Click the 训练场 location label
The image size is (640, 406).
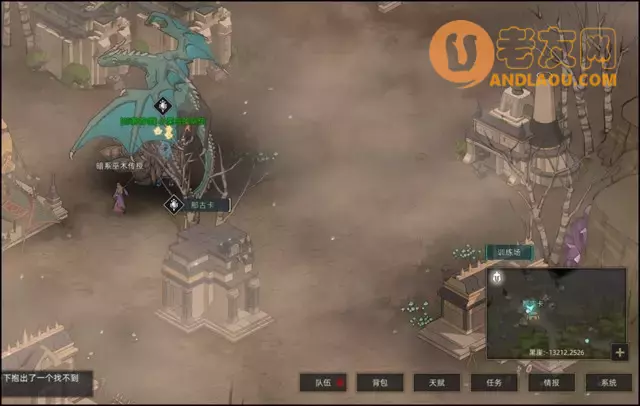pyautogui.click(x=509, y=253)
